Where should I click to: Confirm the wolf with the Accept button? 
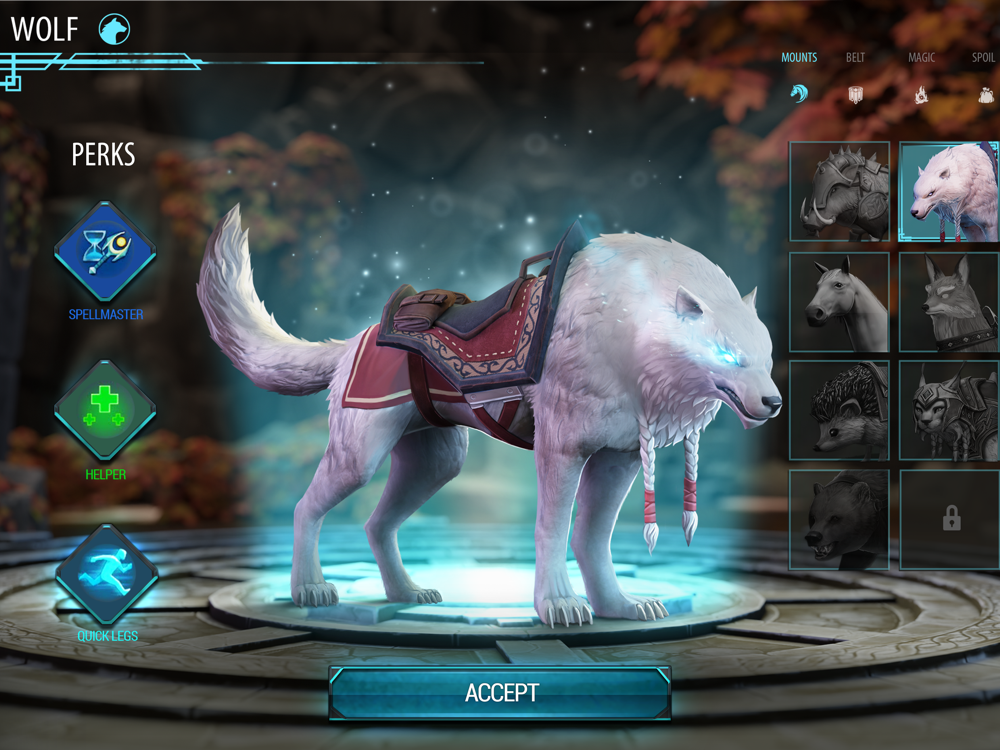click(500, 693)
